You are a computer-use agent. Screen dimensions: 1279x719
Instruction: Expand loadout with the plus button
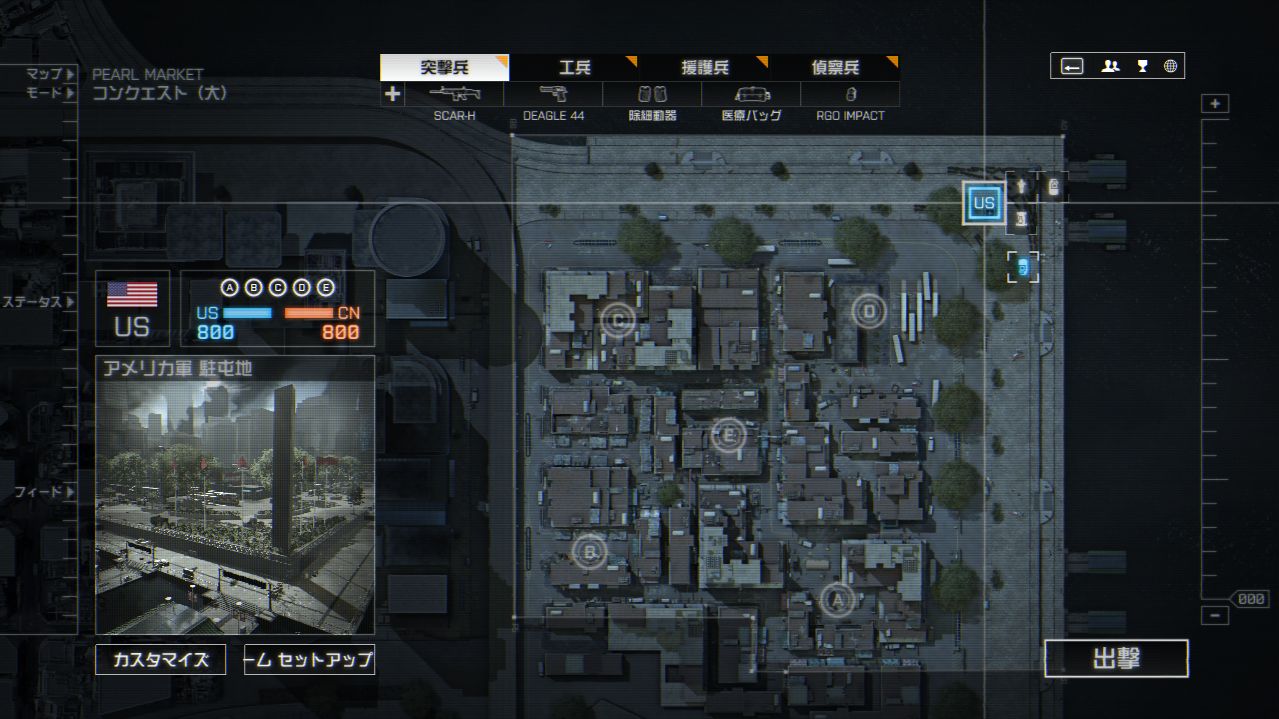pyautogui.click(x=392, y=94)
